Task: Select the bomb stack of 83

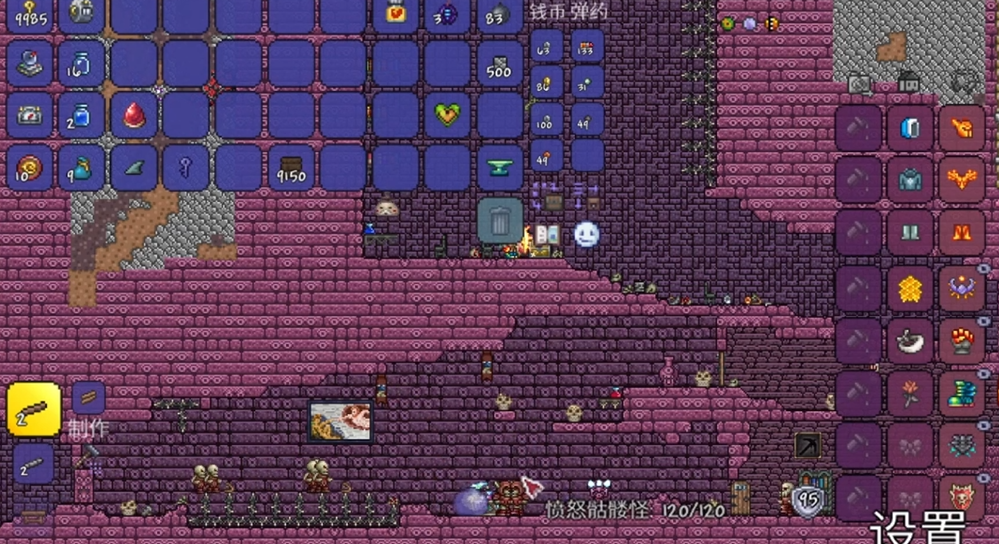Action: pyautogui.click(x=499, y=14)
